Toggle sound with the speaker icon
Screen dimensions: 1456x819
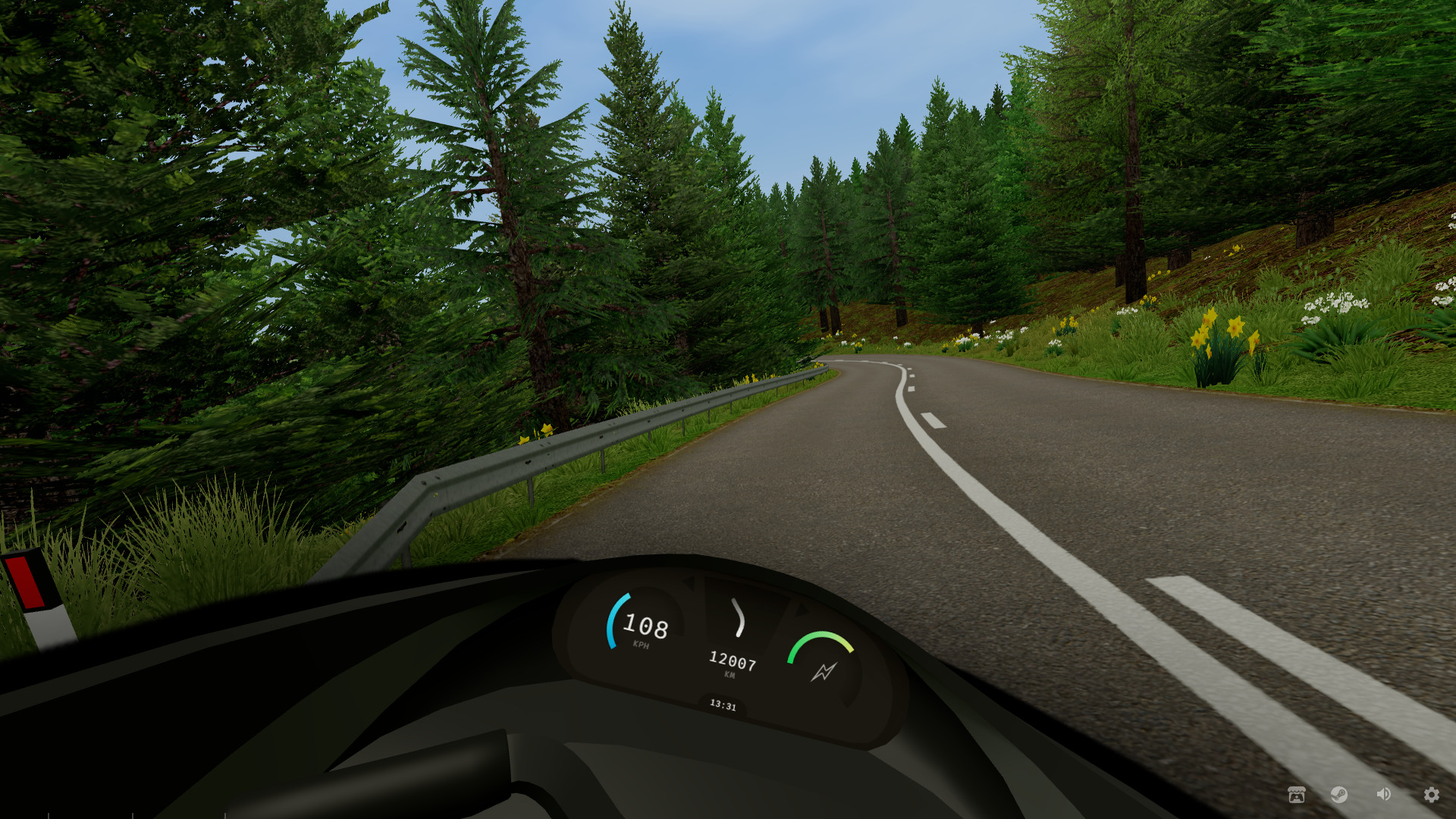click(x=1384, y=794)
